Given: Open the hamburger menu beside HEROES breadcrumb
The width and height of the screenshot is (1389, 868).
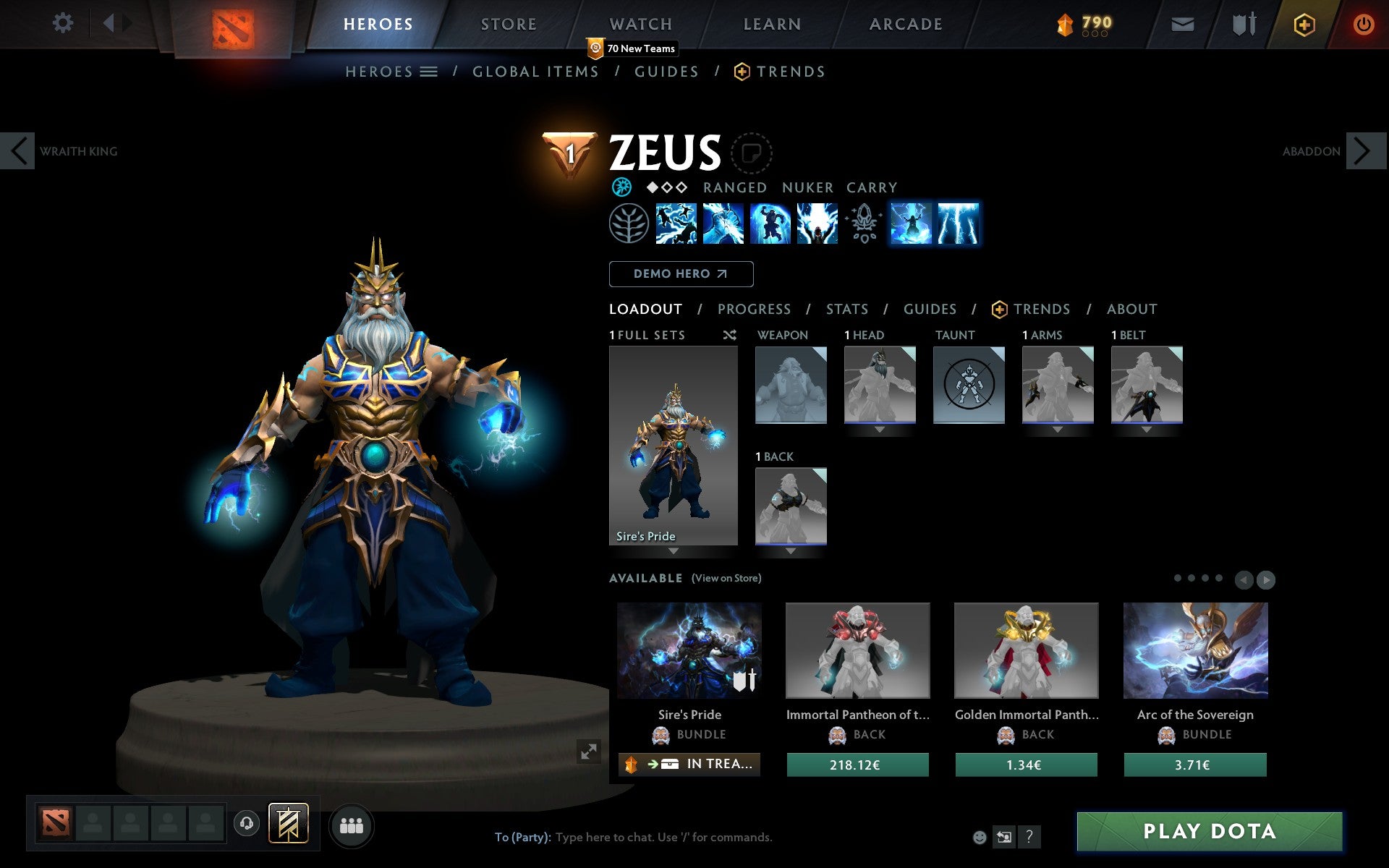Looking at the screenshot, I should pyautogui.click(x=428, y=72).
